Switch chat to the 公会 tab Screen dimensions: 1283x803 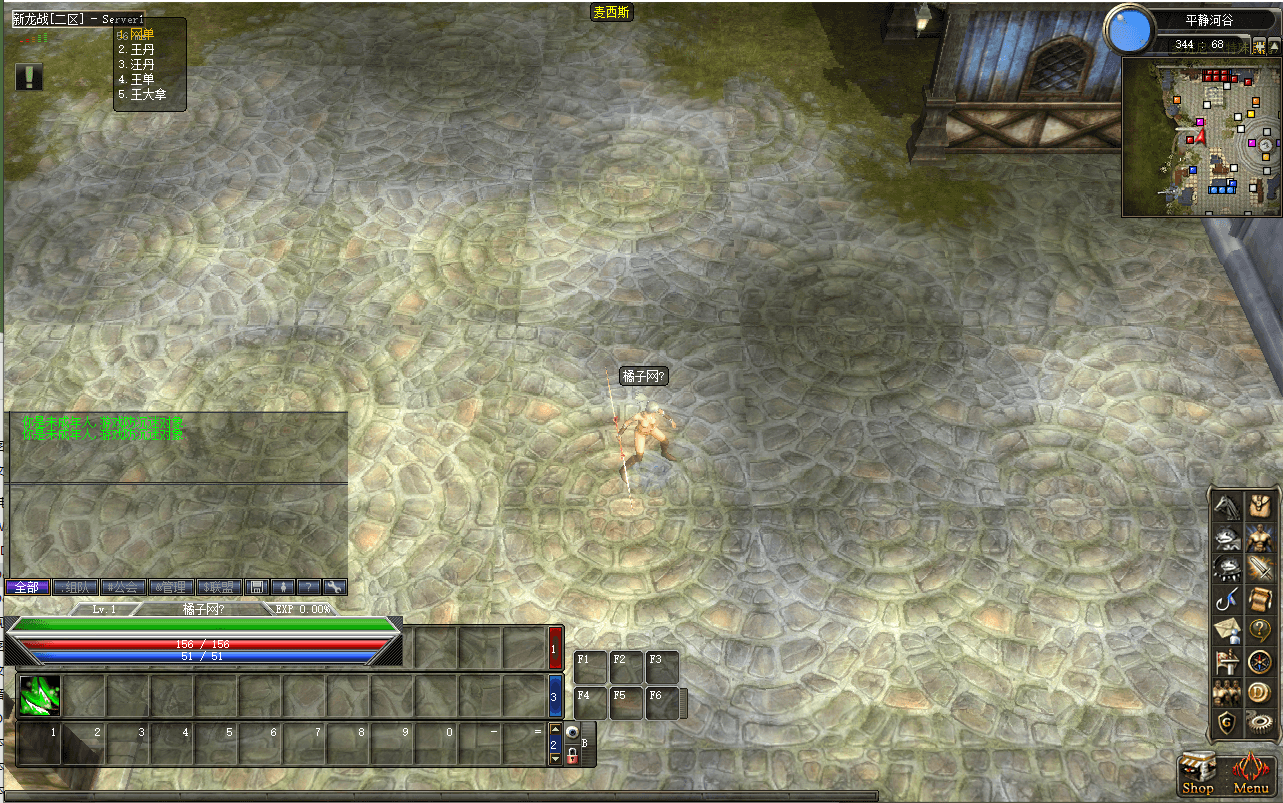click(x=123, y=587)
